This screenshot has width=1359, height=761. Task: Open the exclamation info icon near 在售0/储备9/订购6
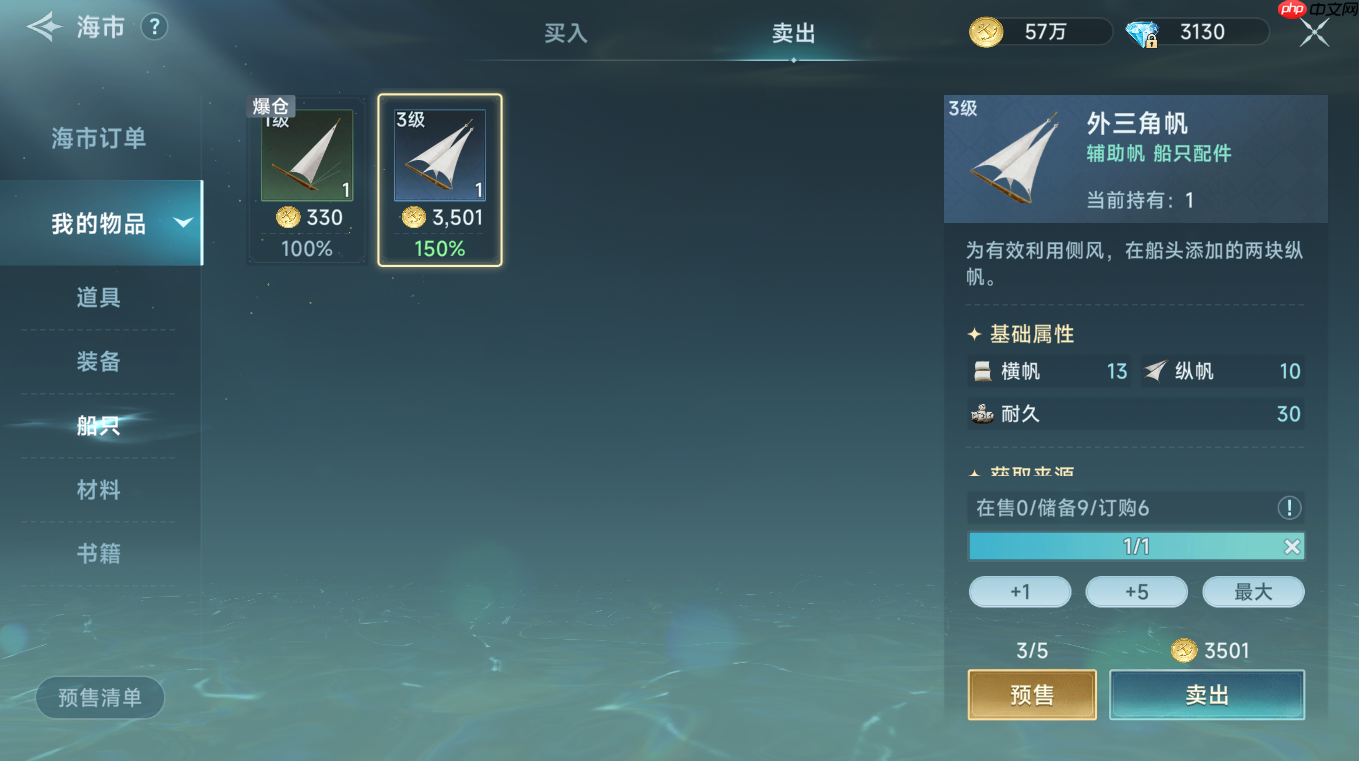[x=1289, y=508]
